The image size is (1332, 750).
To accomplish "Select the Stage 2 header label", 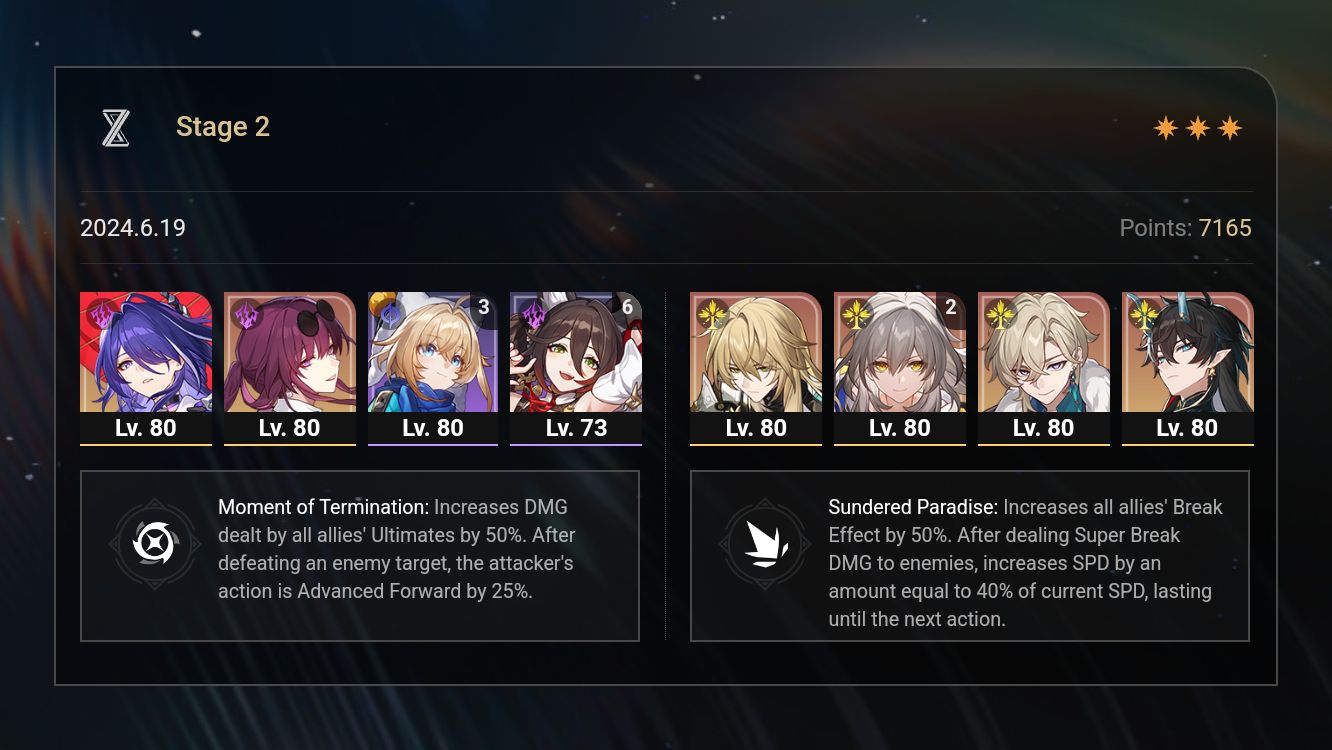I will click(x=222, y=126).
